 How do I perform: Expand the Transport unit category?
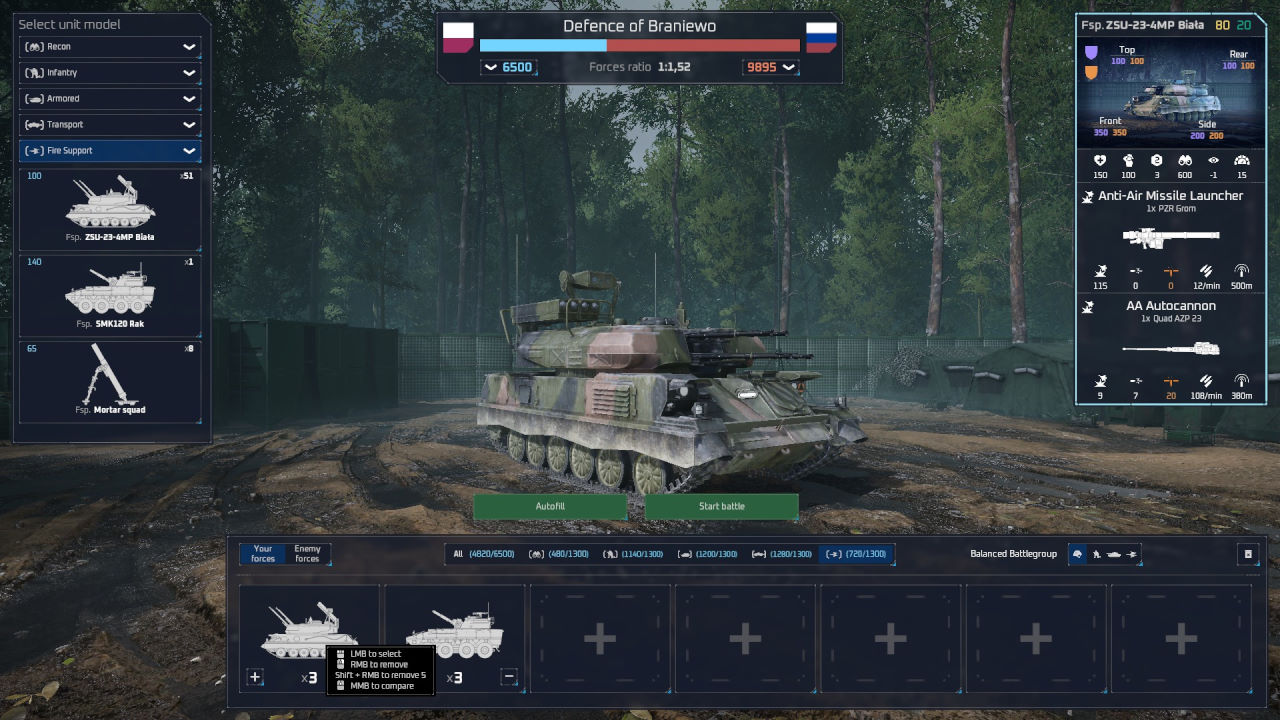110,125
